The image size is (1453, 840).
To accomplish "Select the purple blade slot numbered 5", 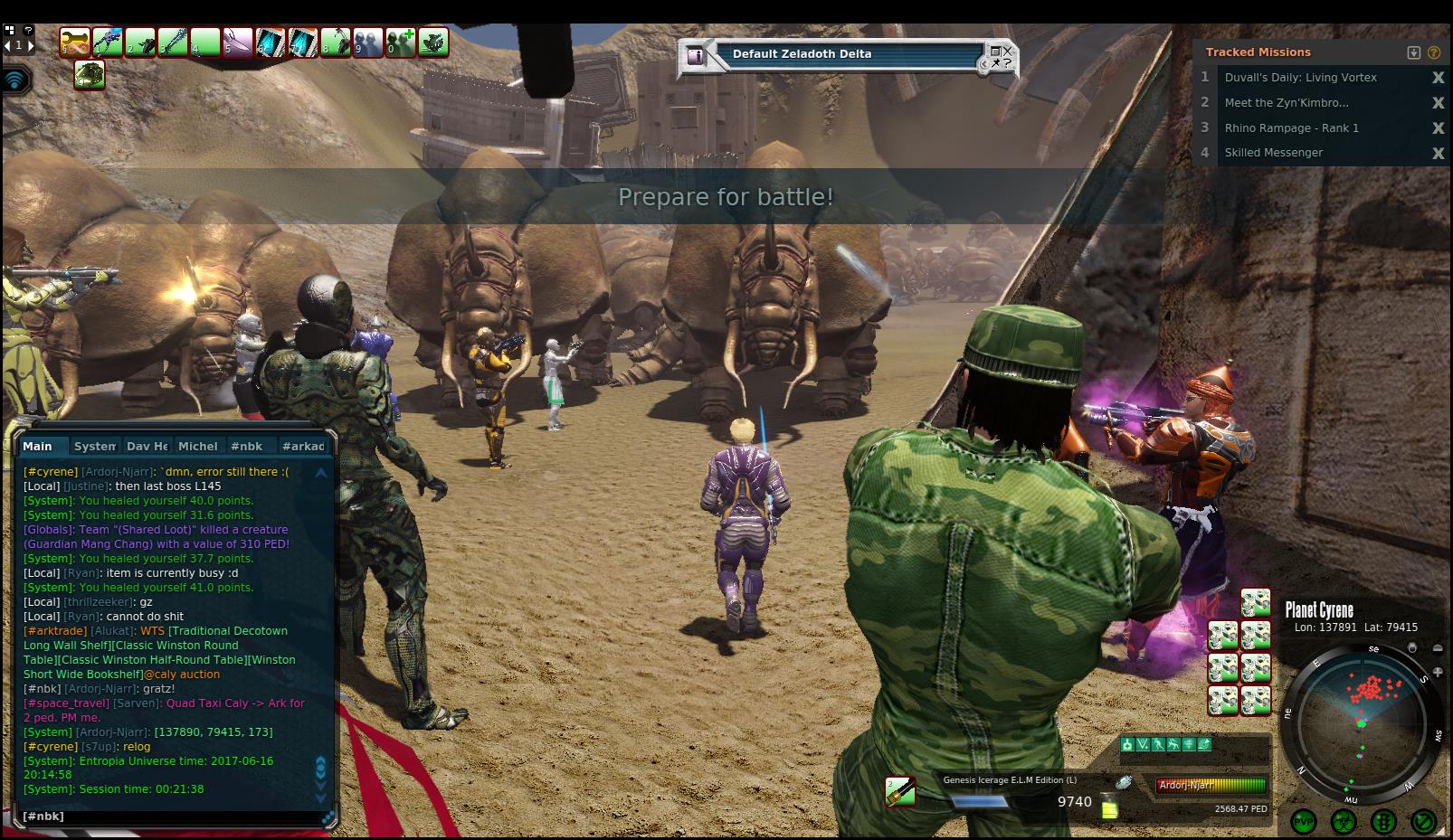I will click(237, 42).
